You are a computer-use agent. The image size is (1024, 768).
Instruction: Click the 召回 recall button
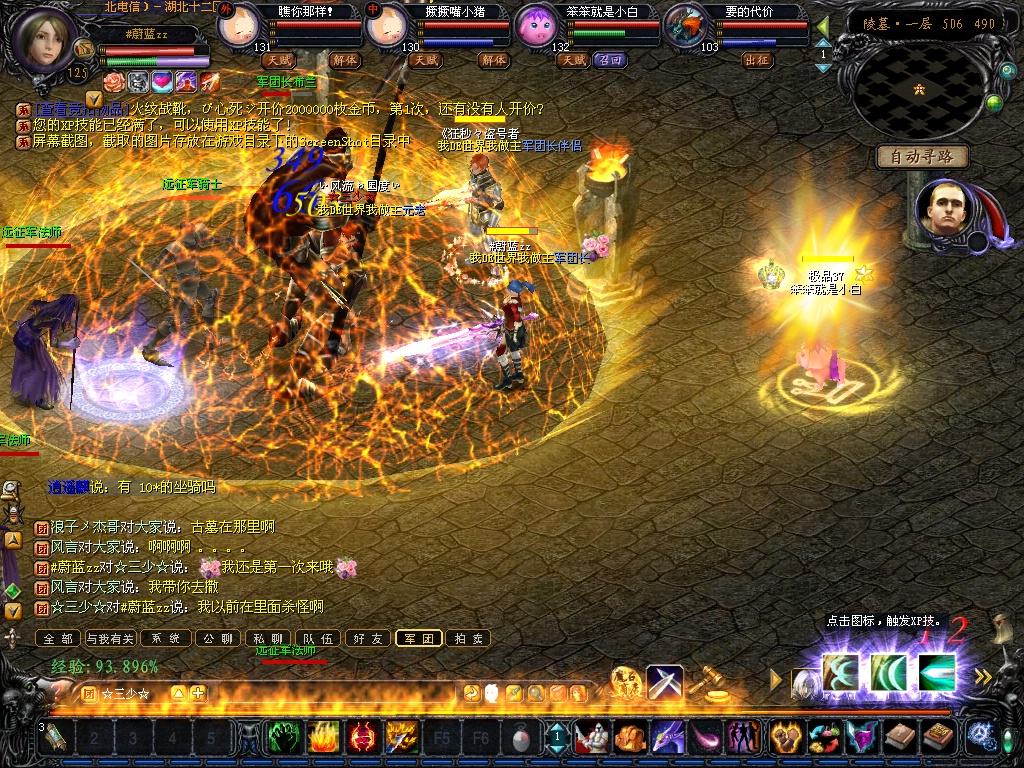click(609, 60)
